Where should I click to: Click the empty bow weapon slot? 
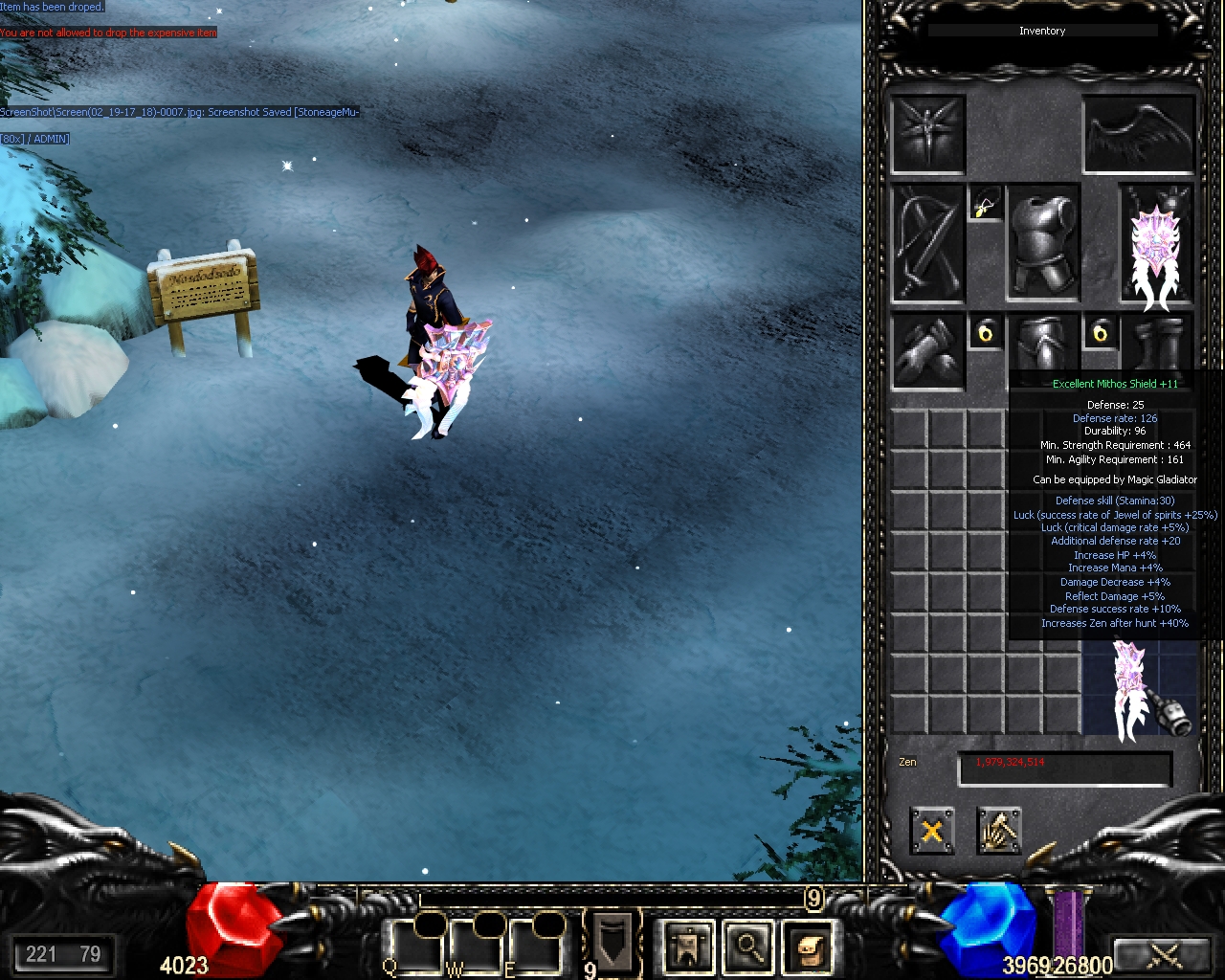927,244
